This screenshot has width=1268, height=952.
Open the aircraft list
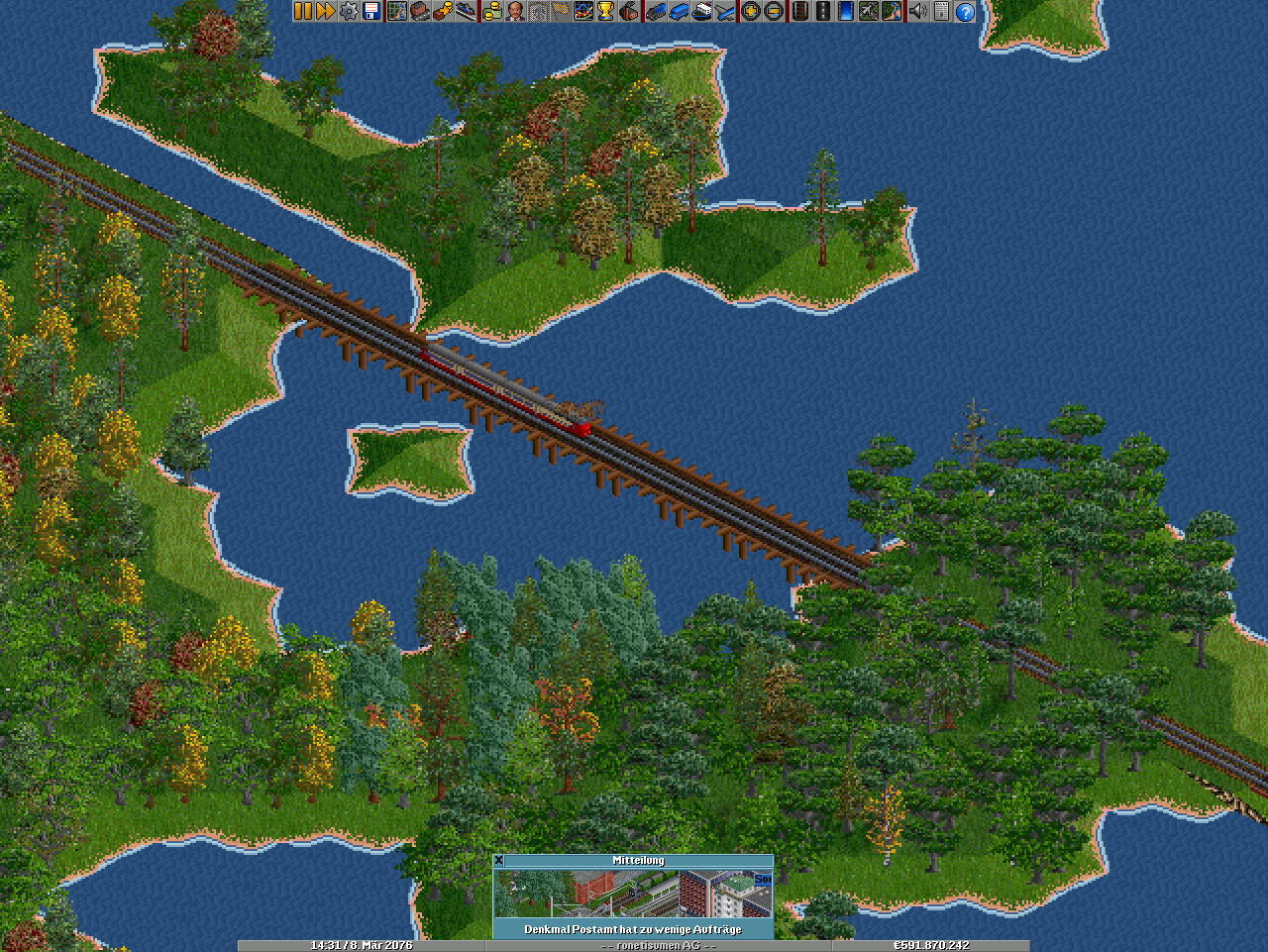(725, 11)
